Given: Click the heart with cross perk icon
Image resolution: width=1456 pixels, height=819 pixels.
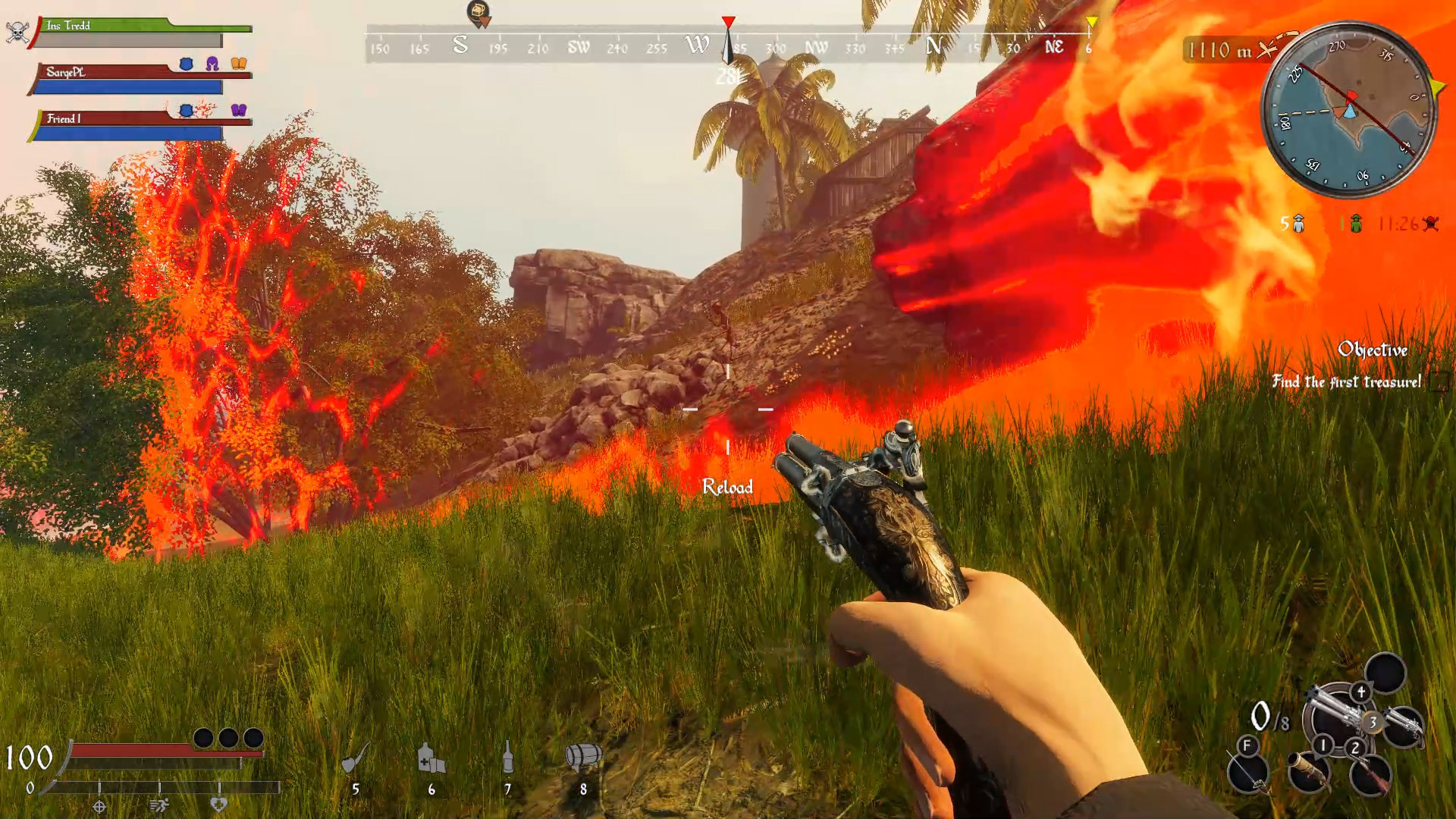Looking at the screenshot, I should 218,806.
